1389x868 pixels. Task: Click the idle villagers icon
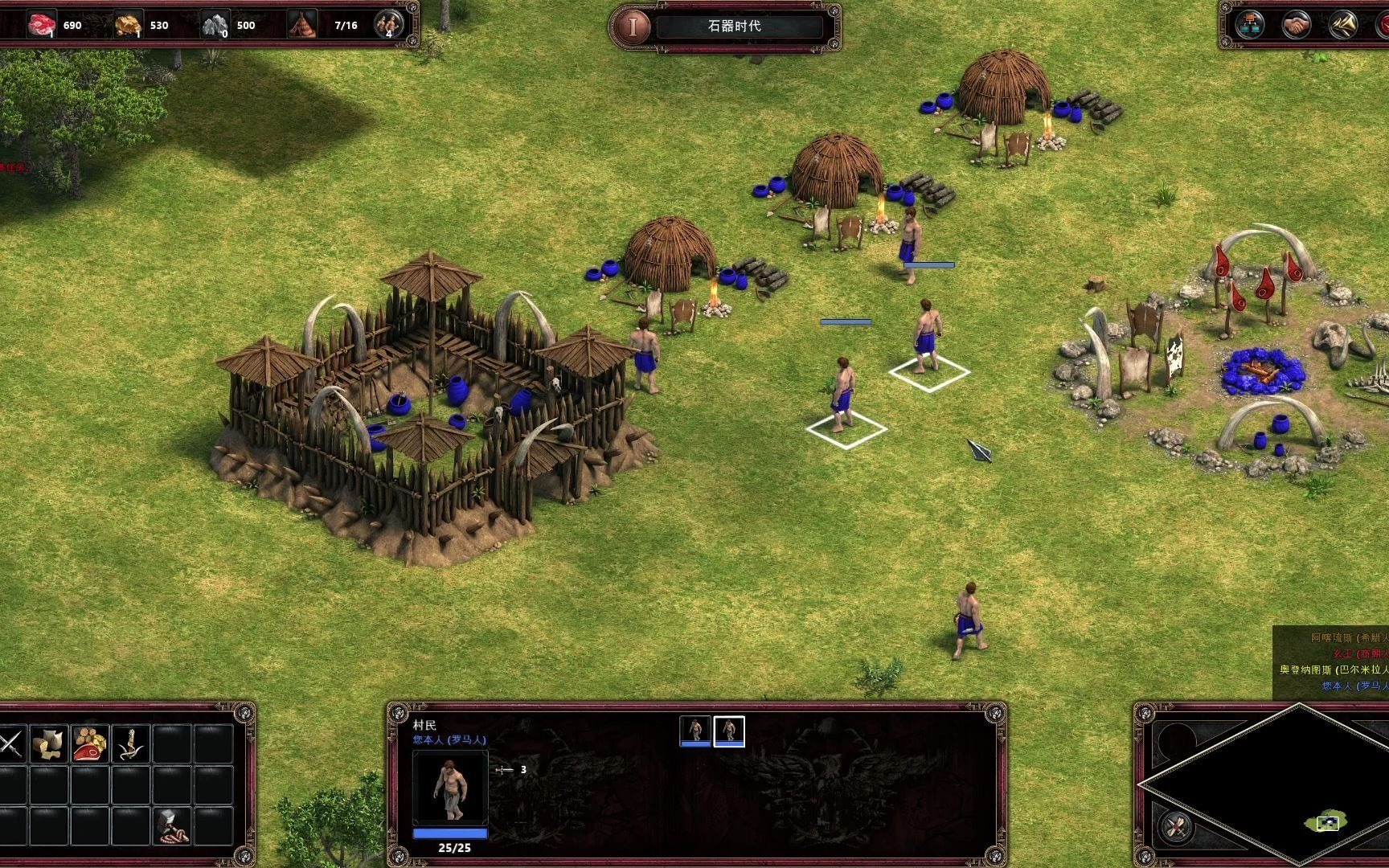tap(389, 25)
